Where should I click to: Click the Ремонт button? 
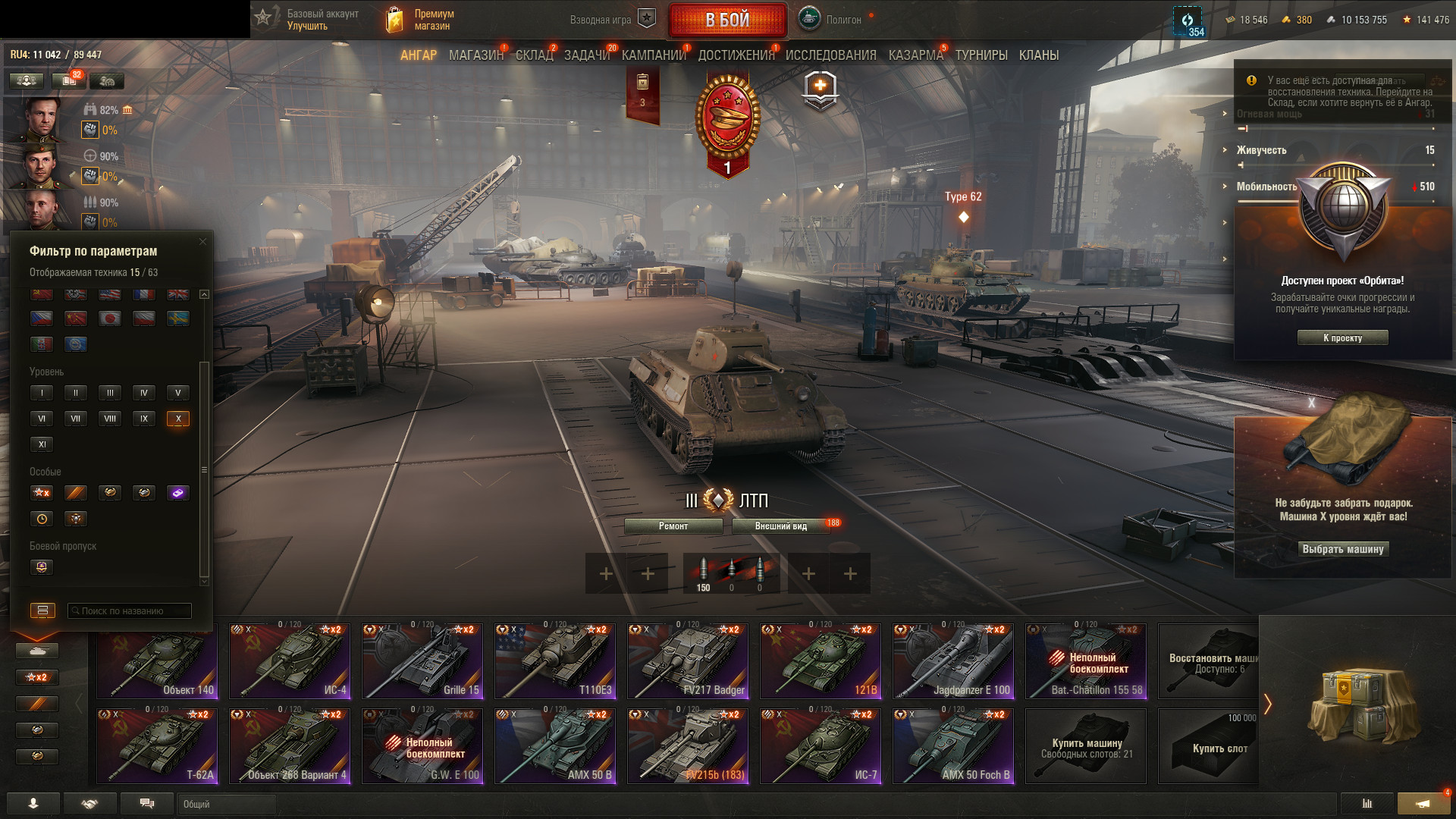tap(673, 526)
